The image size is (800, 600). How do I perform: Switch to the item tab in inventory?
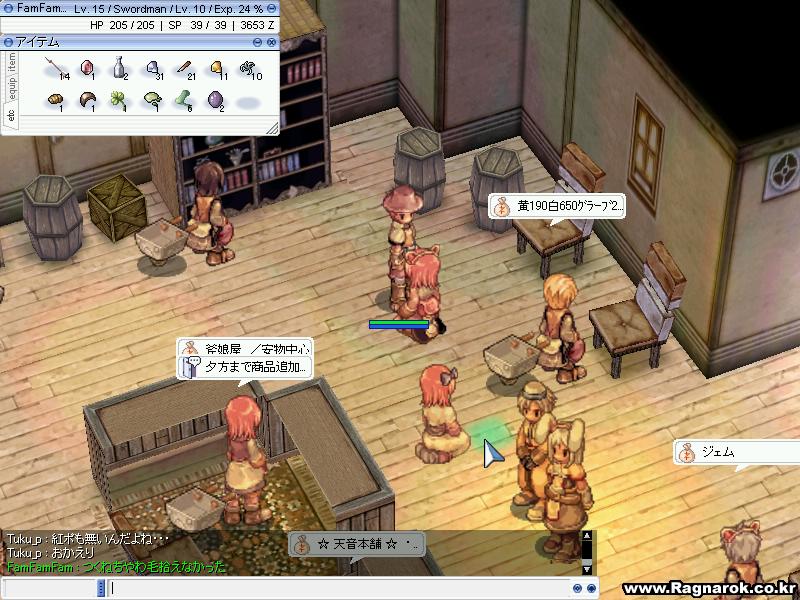tap(11, 61)
